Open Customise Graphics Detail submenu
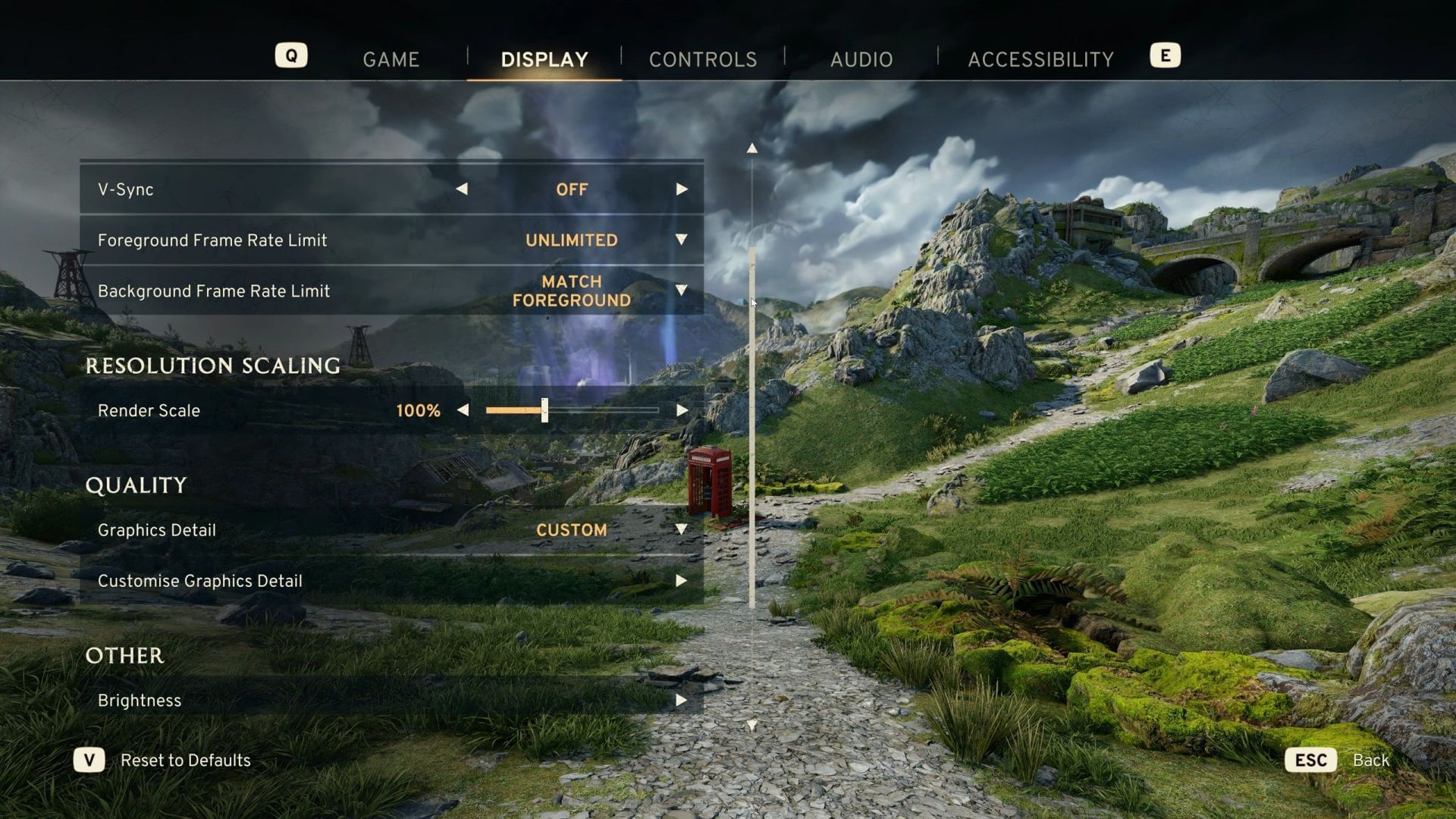 [x=681, y=581]
